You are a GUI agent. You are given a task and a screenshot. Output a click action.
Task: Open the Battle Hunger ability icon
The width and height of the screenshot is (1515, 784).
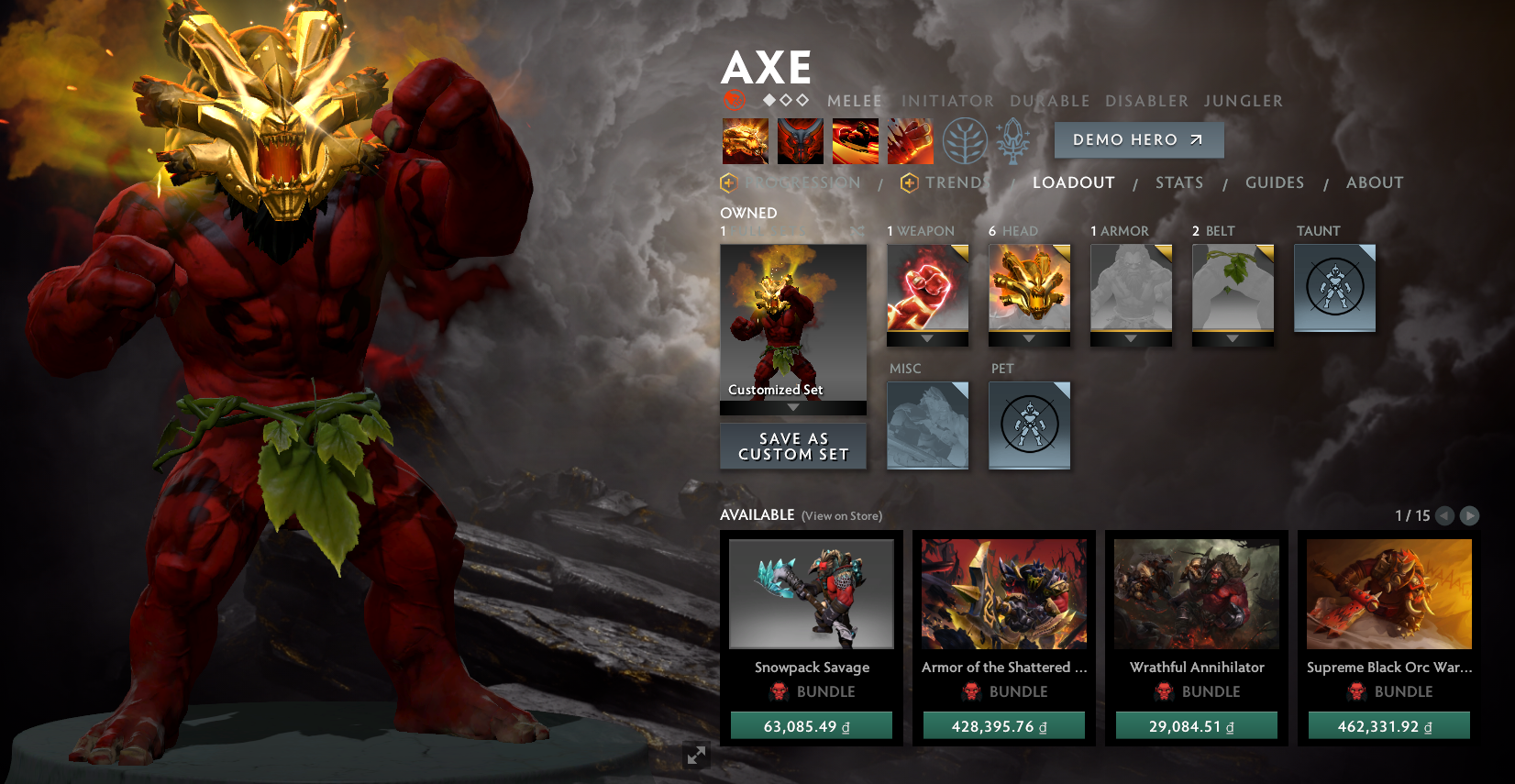(x=800, y=140)
